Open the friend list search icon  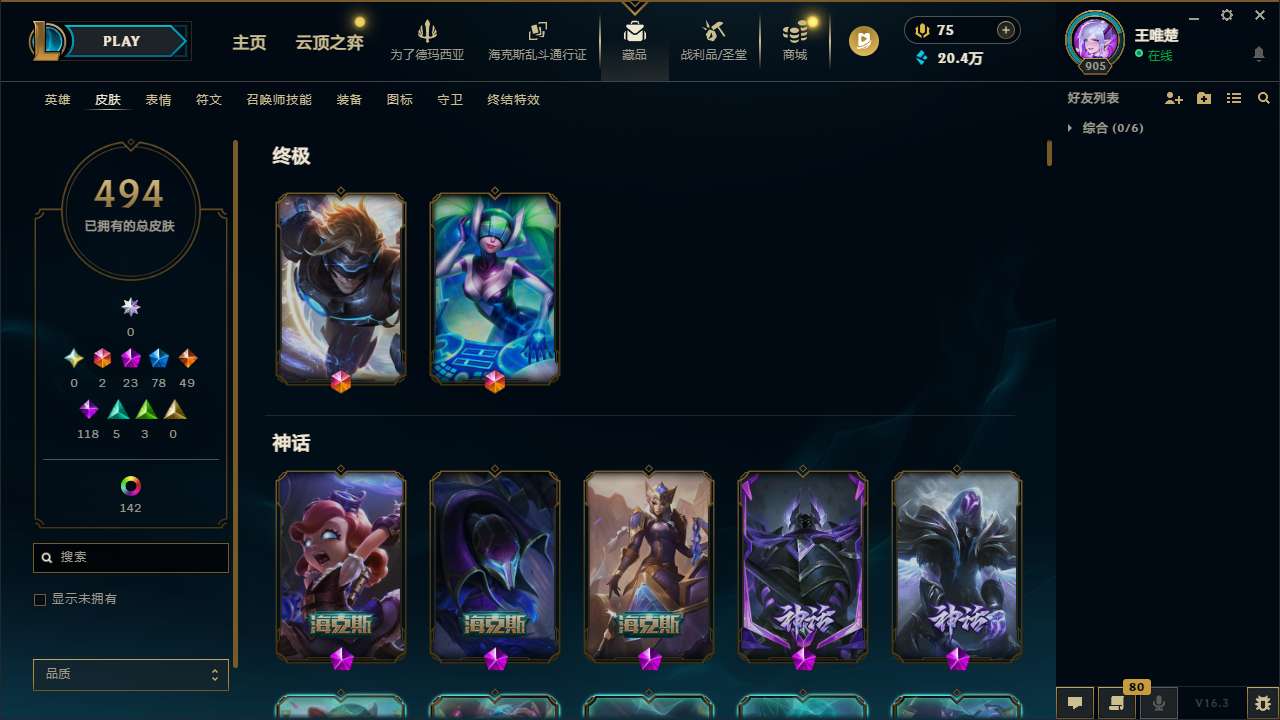1264,98
